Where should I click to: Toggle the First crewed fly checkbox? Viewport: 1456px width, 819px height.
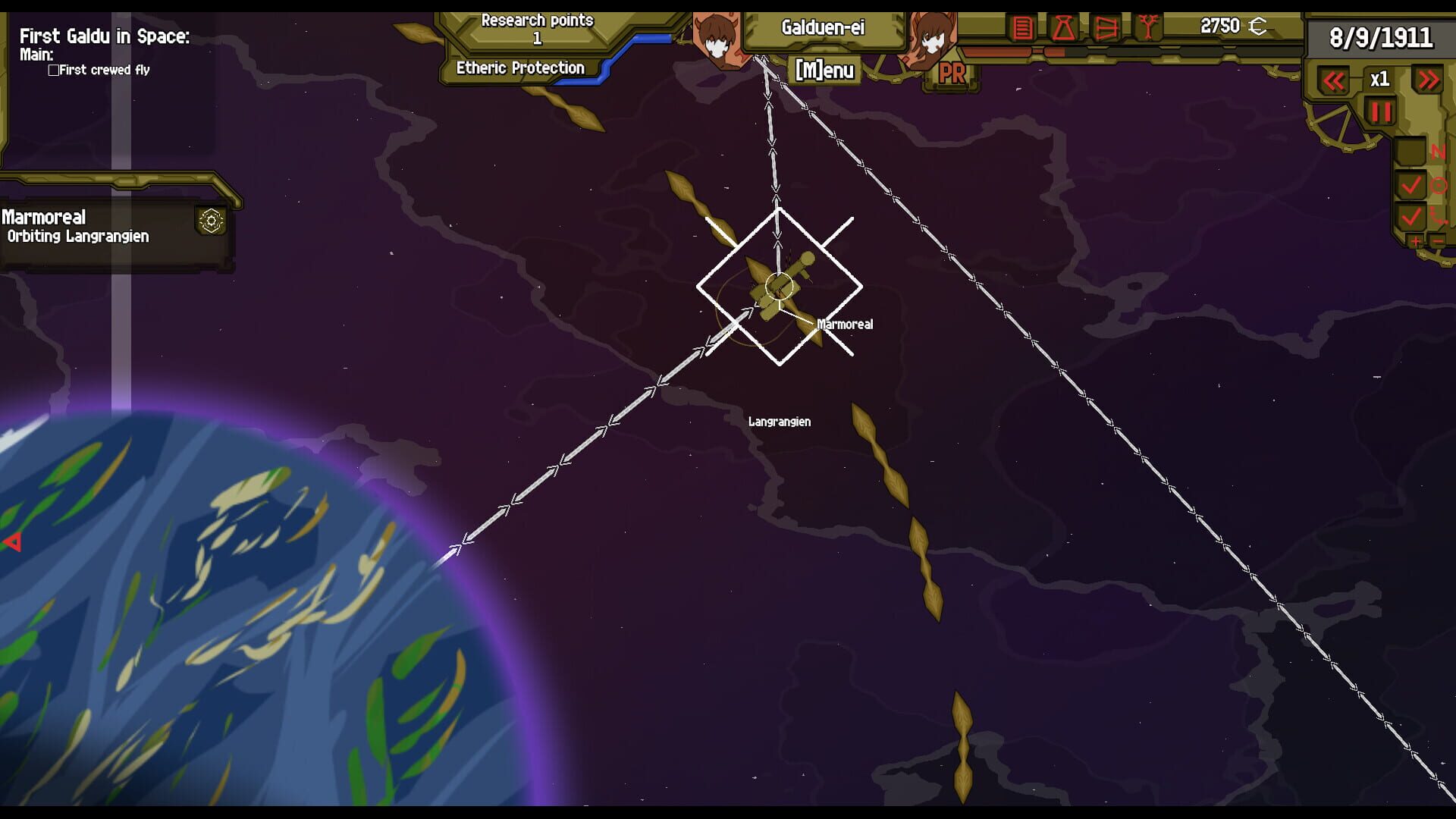tap(52, 70)
